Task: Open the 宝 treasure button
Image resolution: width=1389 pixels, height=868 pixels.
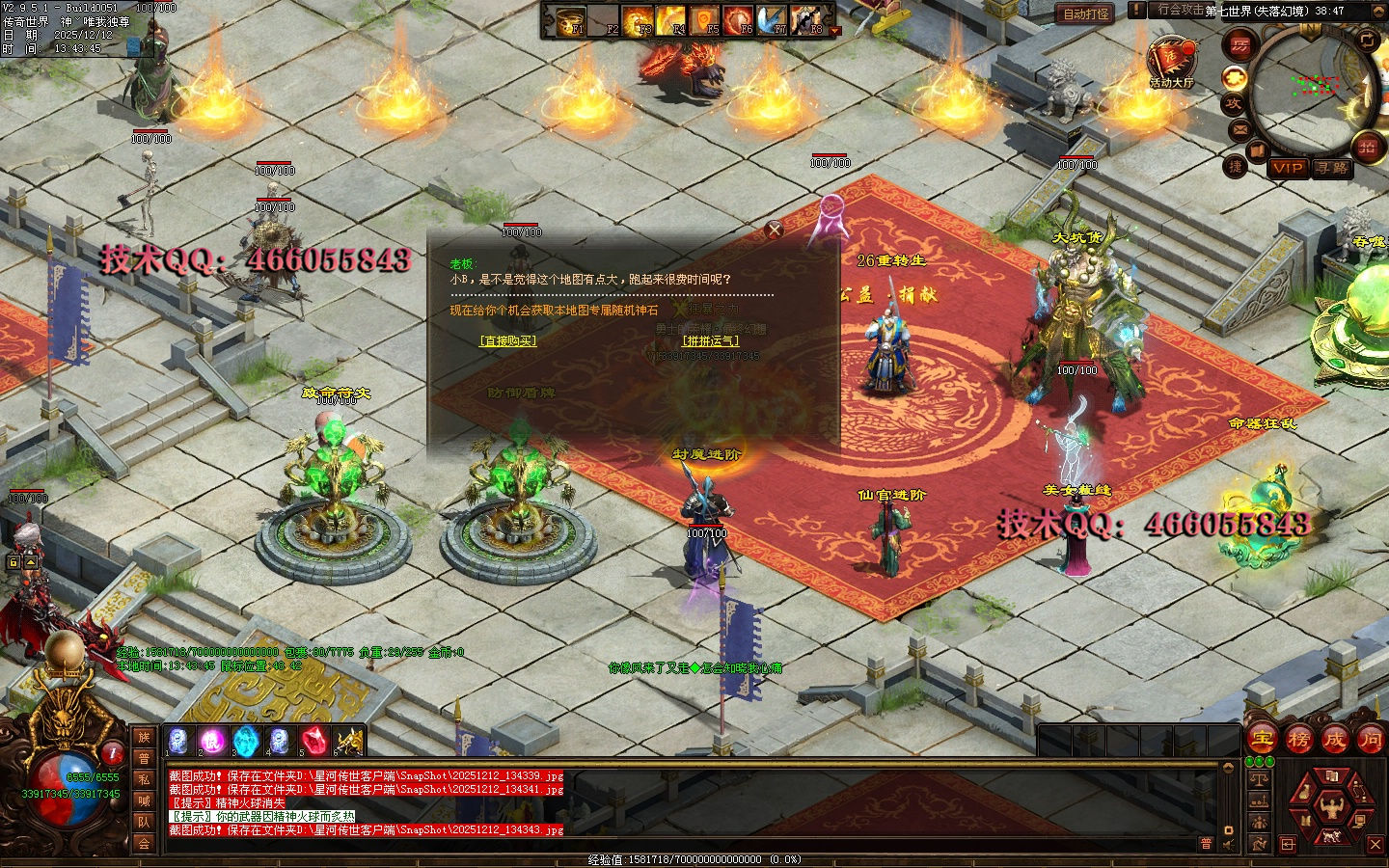Action: tap(1262, 740)
